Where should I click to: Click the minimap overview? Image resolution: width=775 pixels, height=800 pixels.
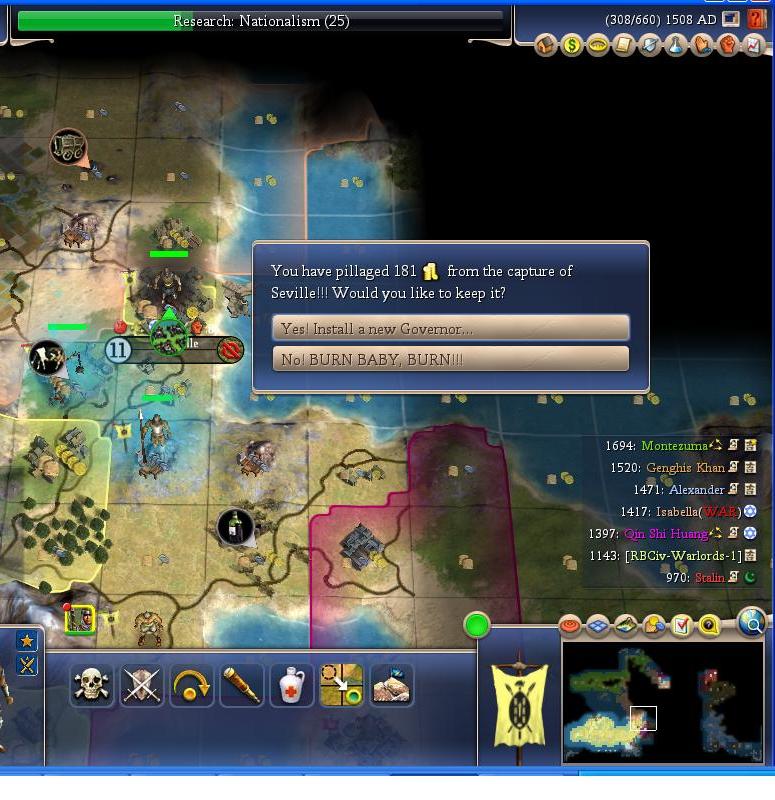[663, 701]
